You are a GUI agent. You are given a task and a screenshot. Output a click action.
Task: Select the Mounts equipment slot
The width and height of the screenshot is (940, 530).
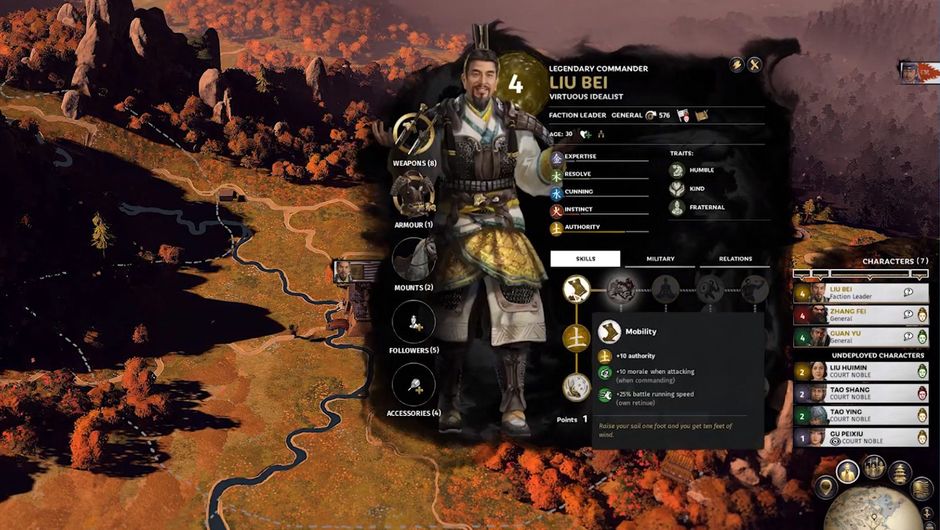click(412, 258)
